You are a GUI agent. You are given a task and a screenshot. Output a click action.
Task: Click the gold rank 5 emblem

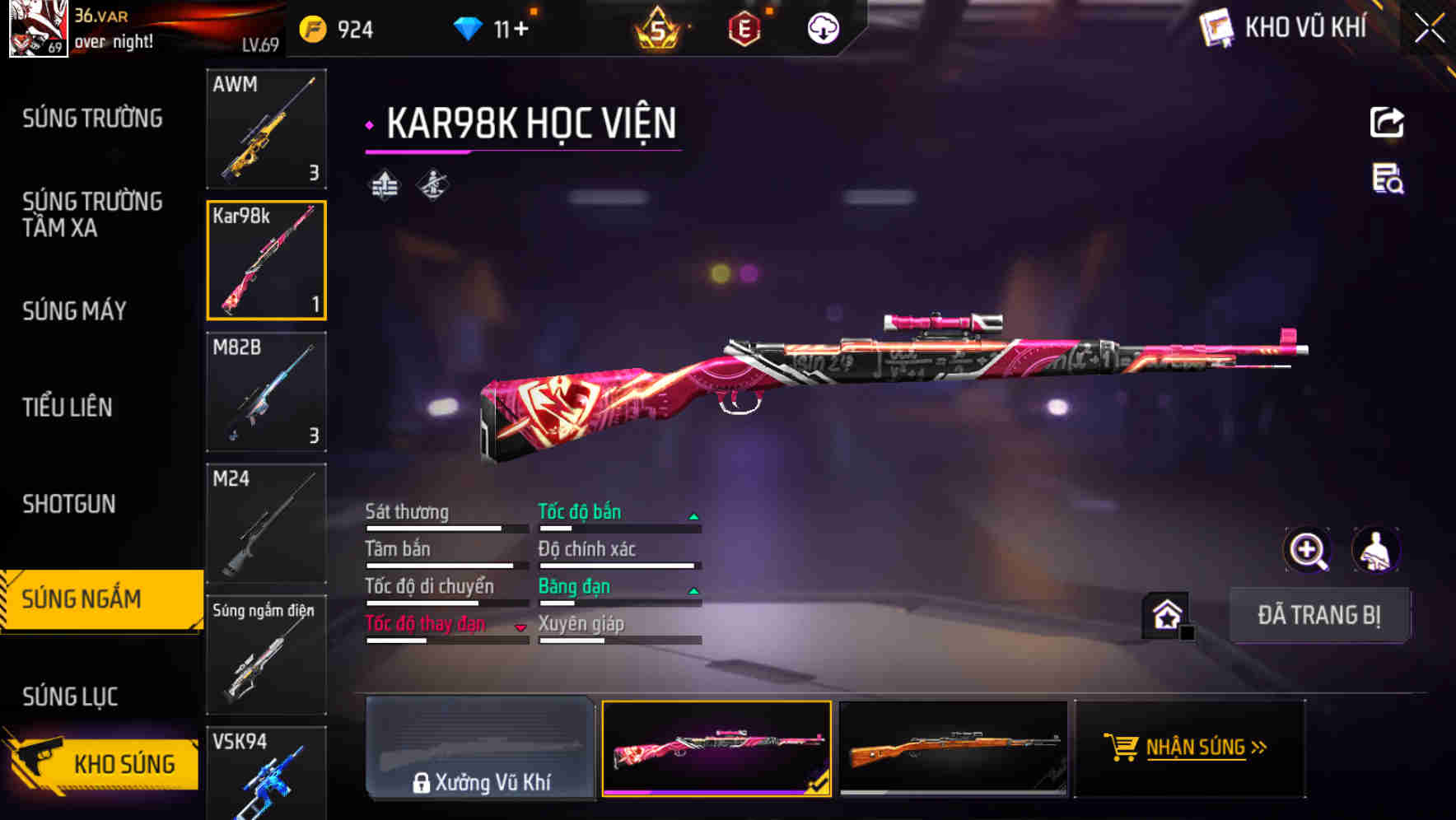click(x=659, y=27)
